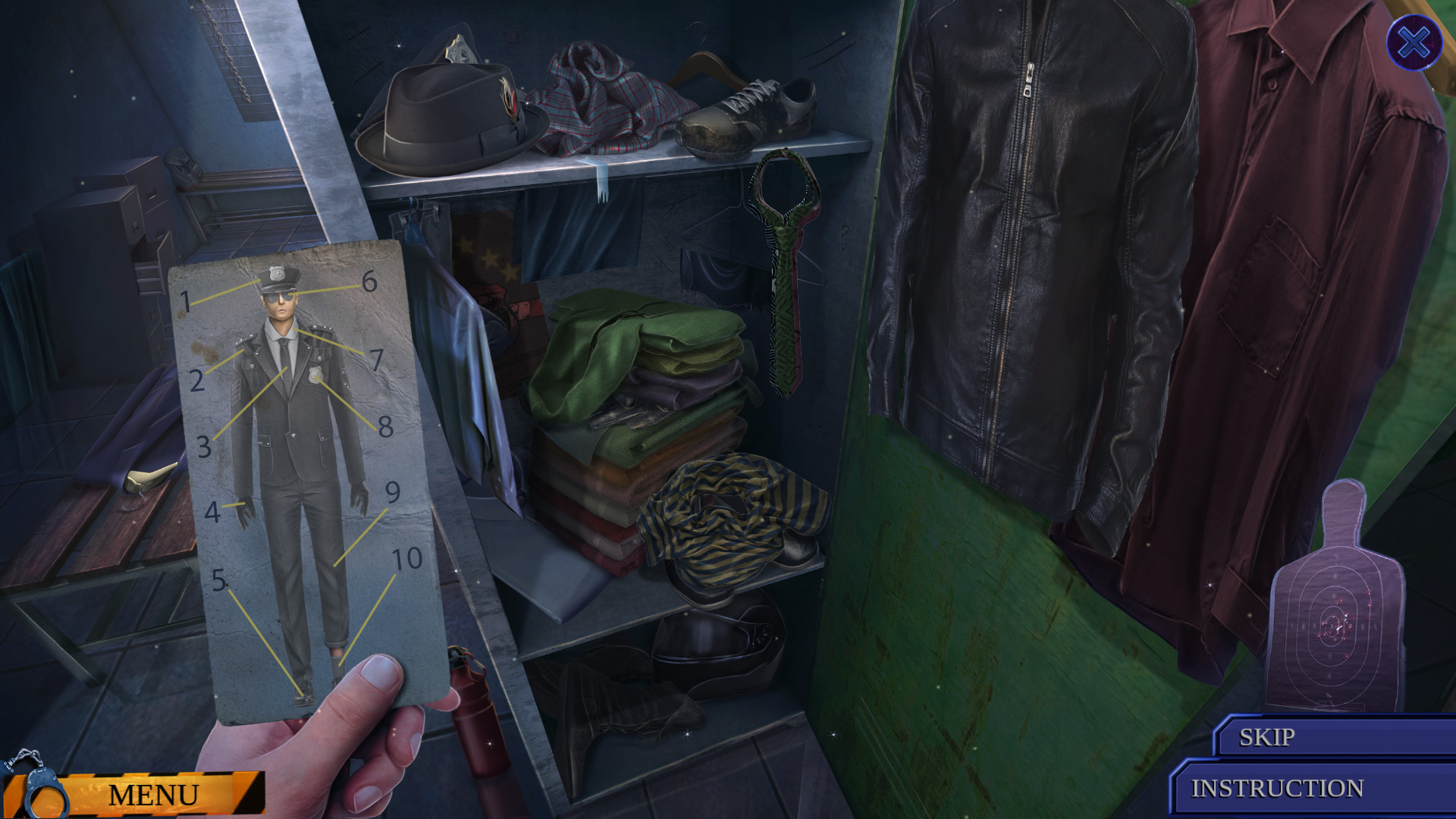Viewport: 1456px width, 819px height.
Task: Click number 1 pointing to the cap
Action: [x=185, y=301]
